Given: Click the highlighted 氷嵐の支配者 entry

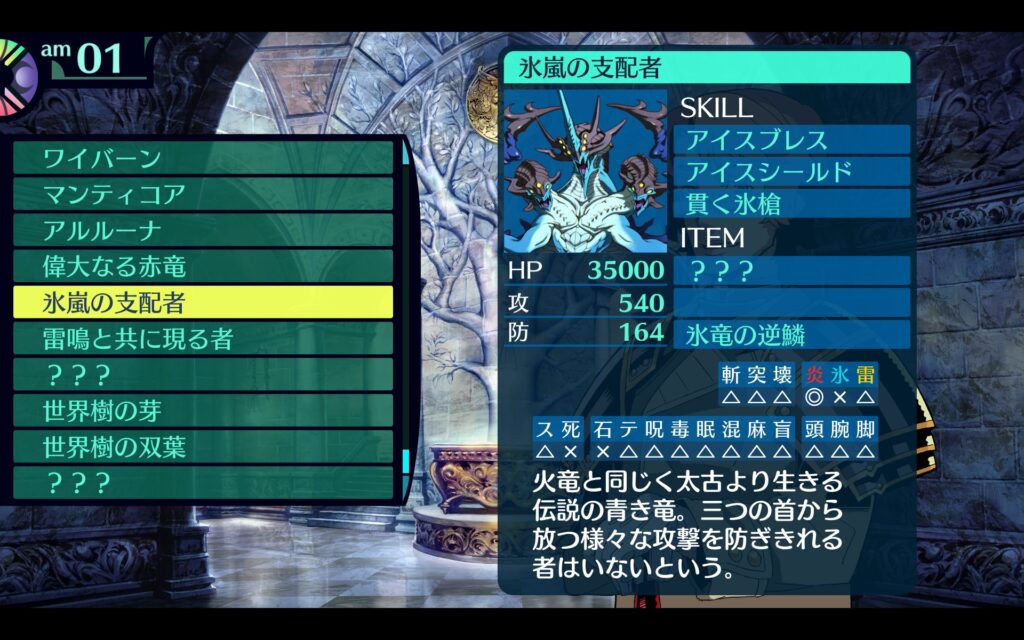Looking at the screenshot, I should (203, 302).
